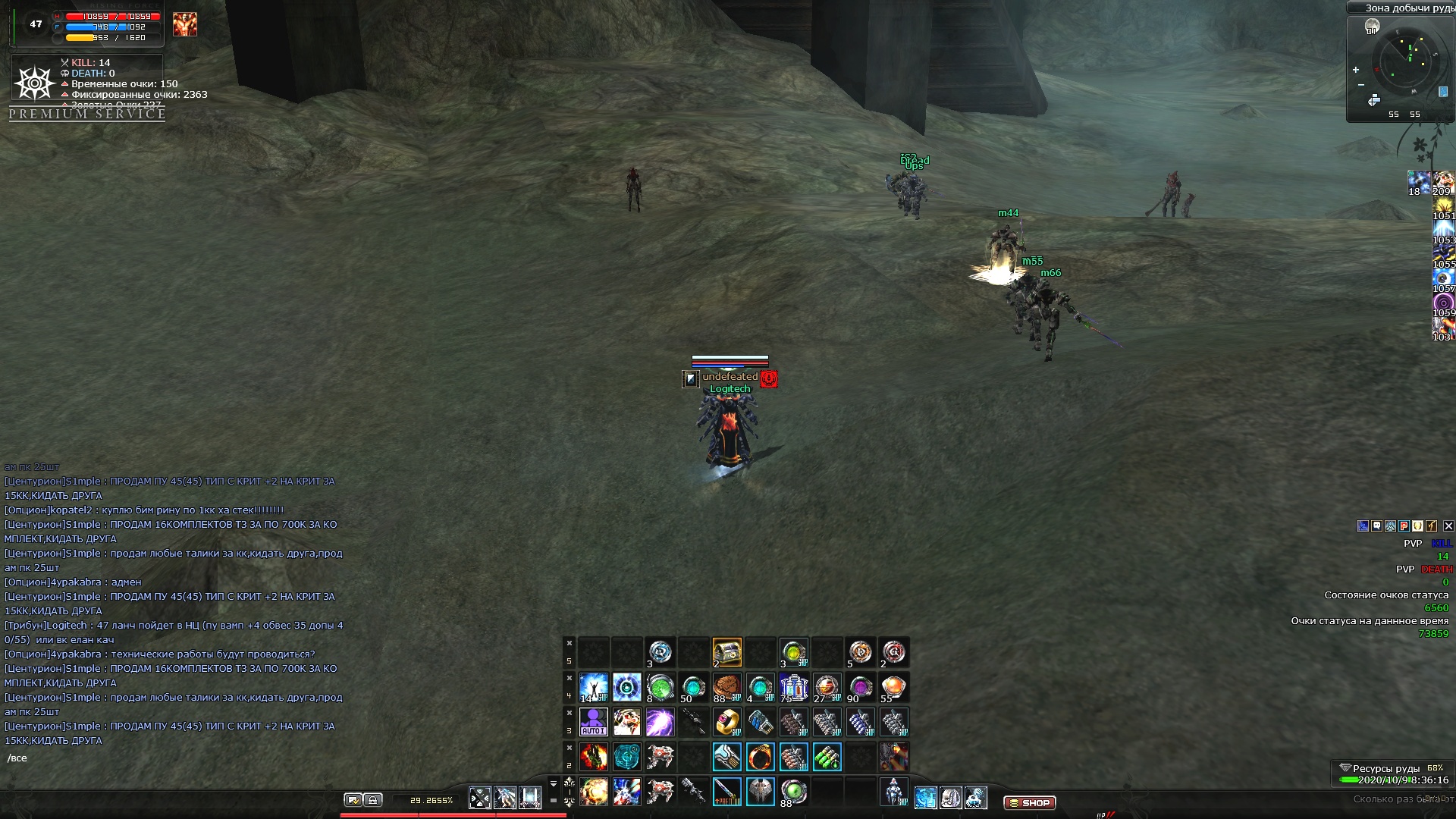
Task: Click the chat filter speech-bubble button
Action: pyautogui.click(x=353, y=800)
